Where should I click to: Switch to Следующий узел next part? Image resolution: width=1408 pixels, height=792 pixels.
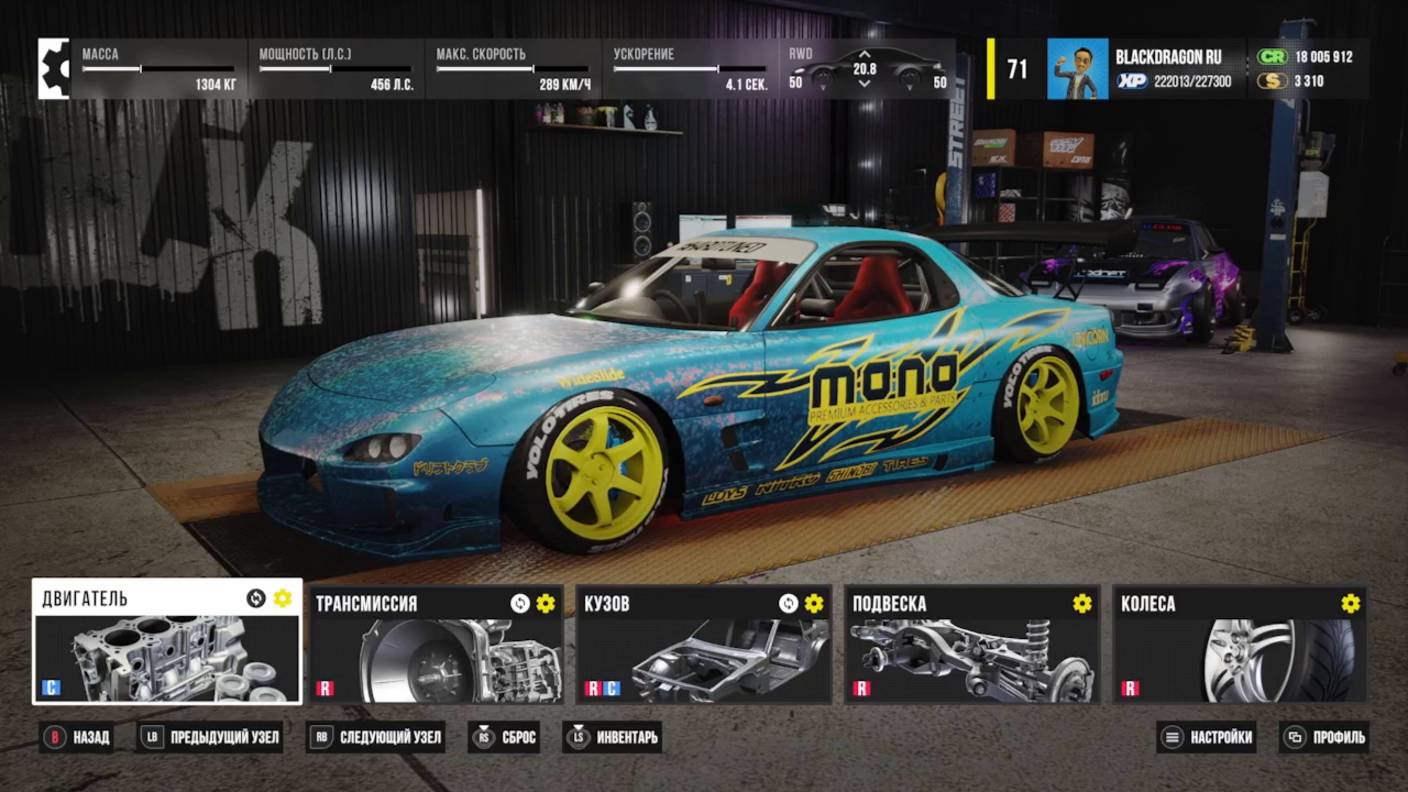[x=376, y=738]
